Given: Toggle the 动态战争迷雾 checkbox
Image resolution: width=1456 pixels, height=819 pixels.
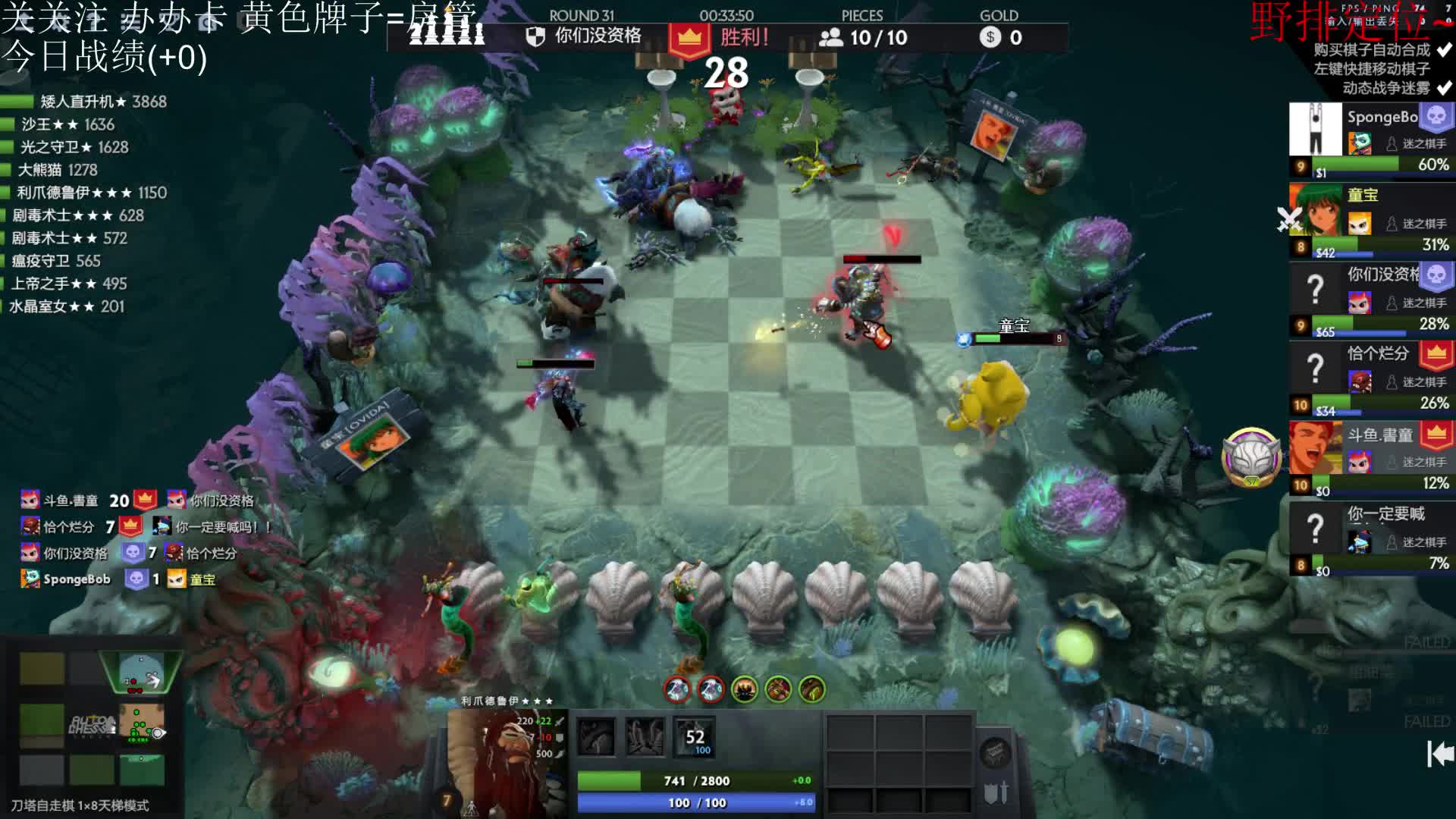Looking at the screenshot, I should (x=1444, y=88).
